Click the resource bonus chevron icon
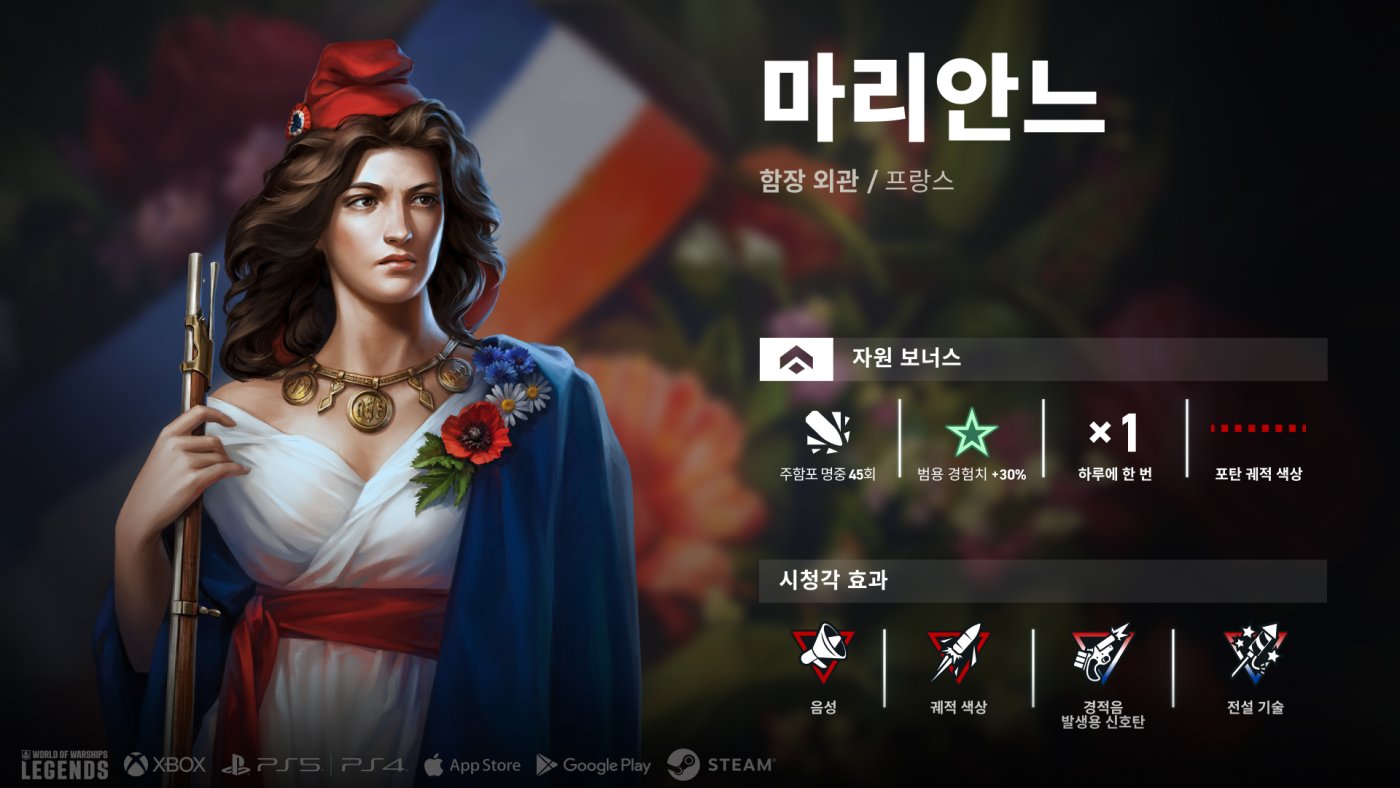Image resolution: width=1400 pixels, height=788 pixels. (796, 359)
